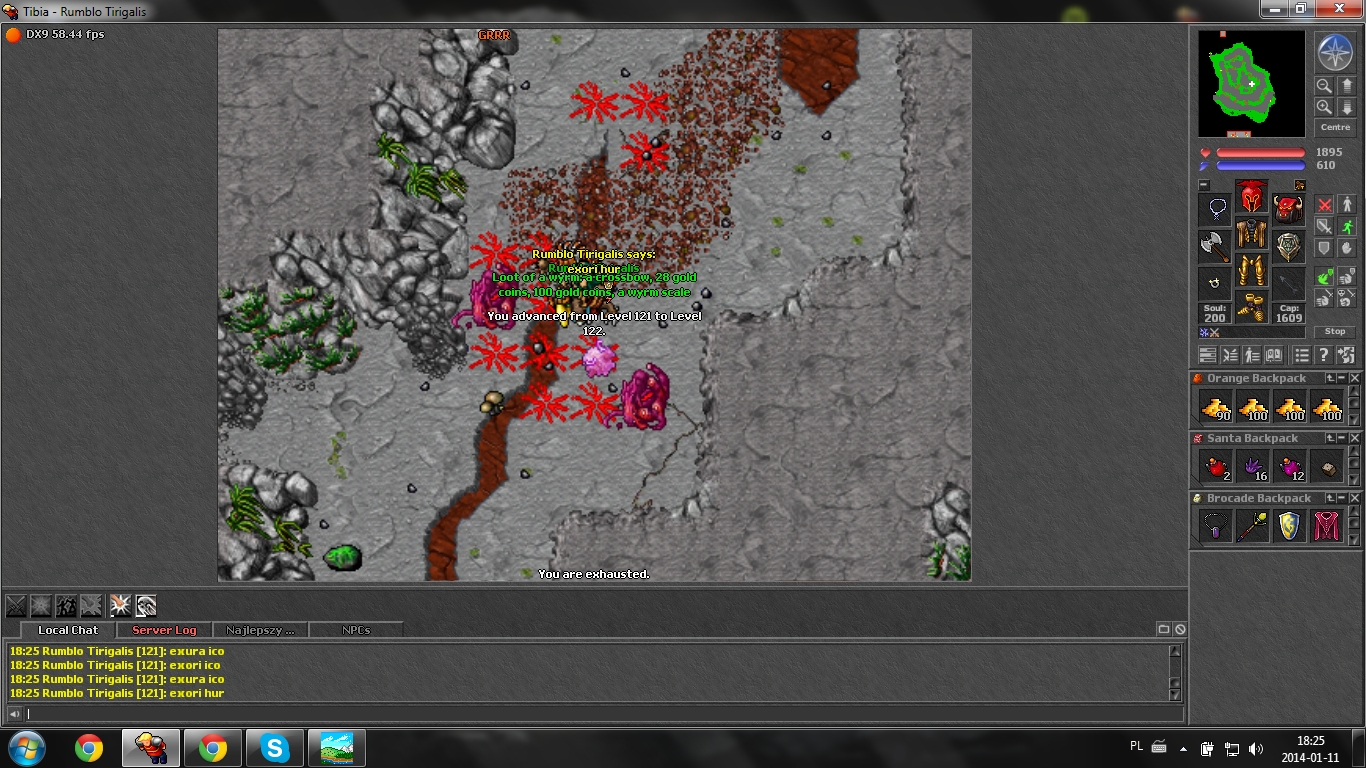Select the dice in Santa Backpack
The image size is (1366, 768).
click(1326, 466)
